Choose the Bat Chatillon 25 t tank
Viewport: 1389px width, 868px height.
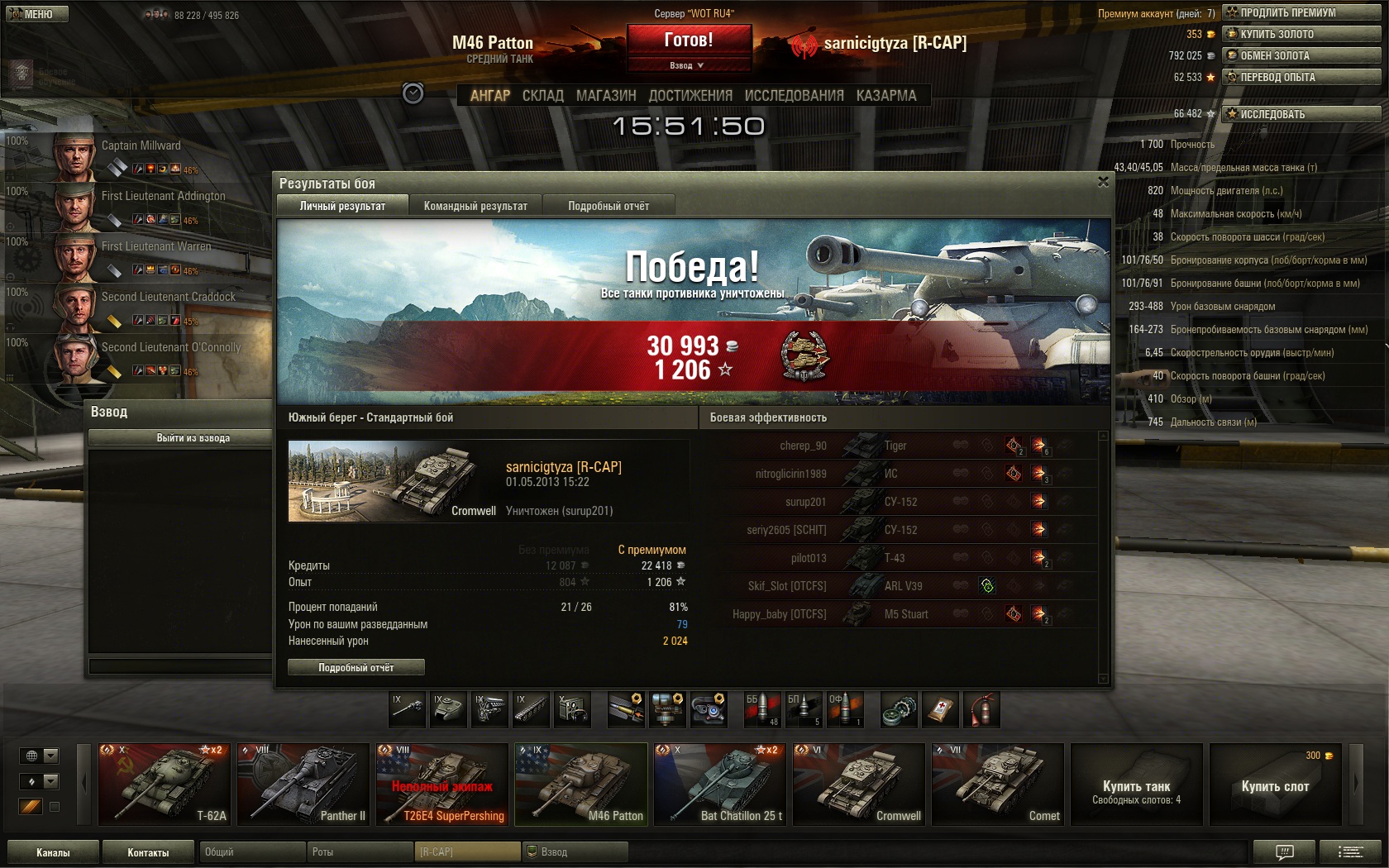click(x=719, y=784)
